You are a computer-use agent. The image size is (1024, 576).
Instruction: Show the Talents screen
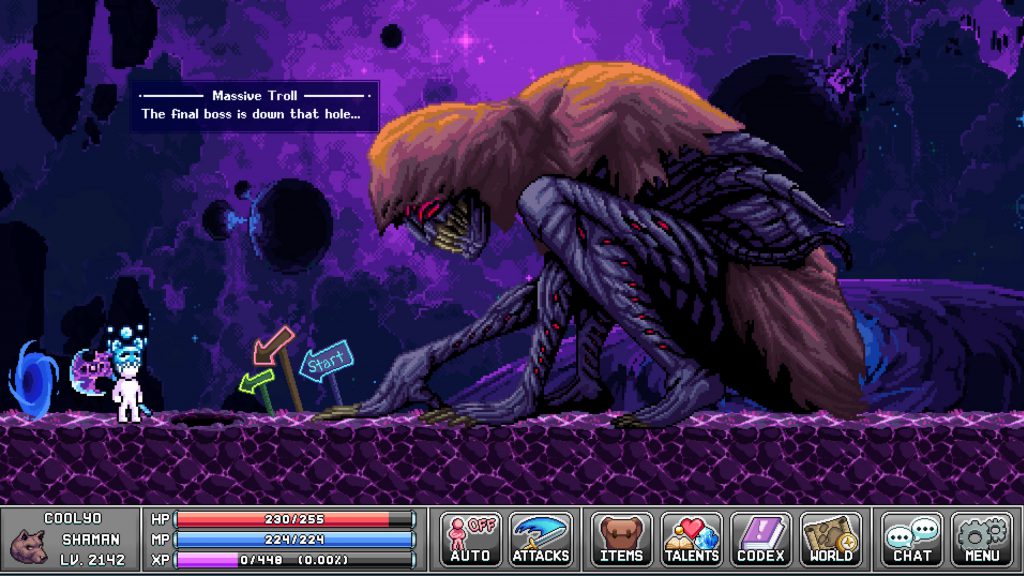click(x=691, y=540)
